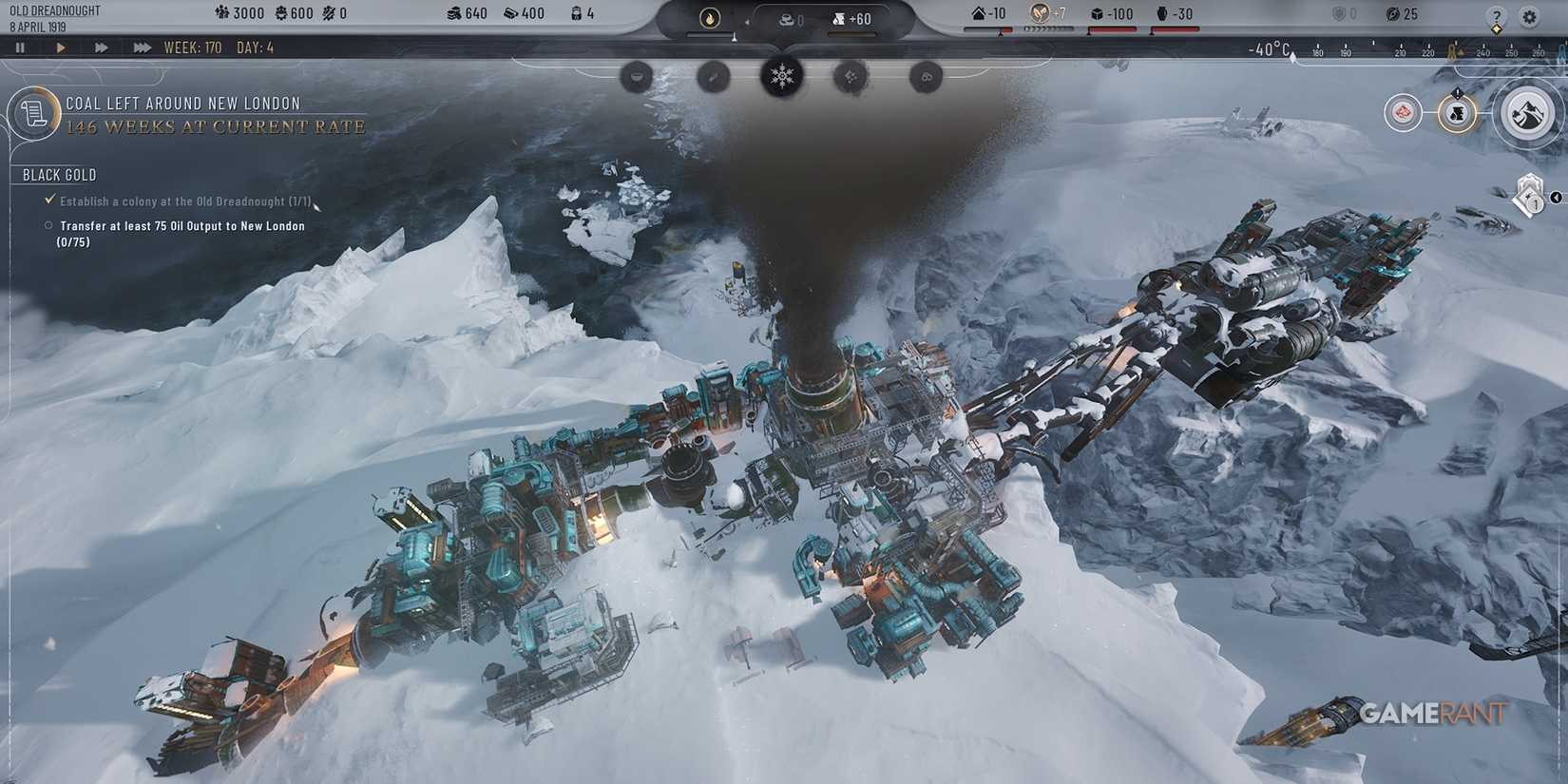The width and height of the screenshot is (1568, 784).
Task: Click the oil resource icon with alert marker
Action: point(1457,114)
